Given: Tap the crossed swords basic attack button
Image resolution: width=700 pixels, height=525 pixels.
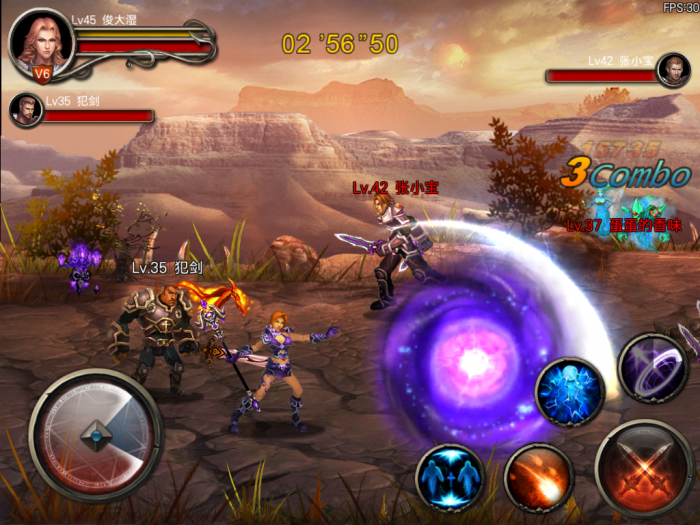Looking at the screenshot, I should click(644, 467).
